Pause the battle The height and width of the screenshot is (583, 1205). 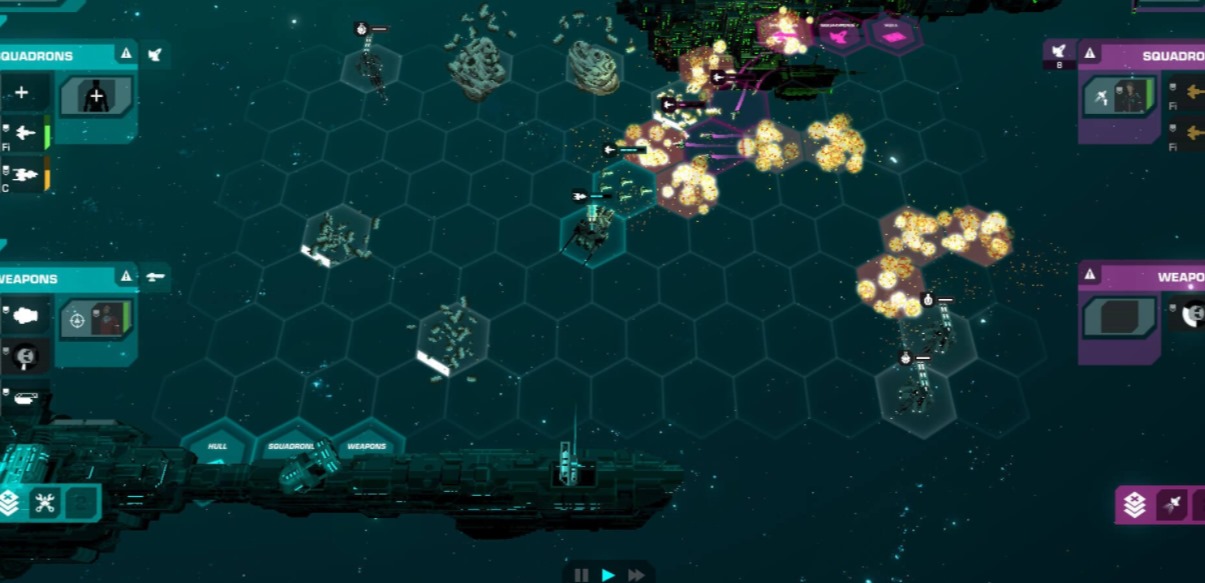(580, 575)
